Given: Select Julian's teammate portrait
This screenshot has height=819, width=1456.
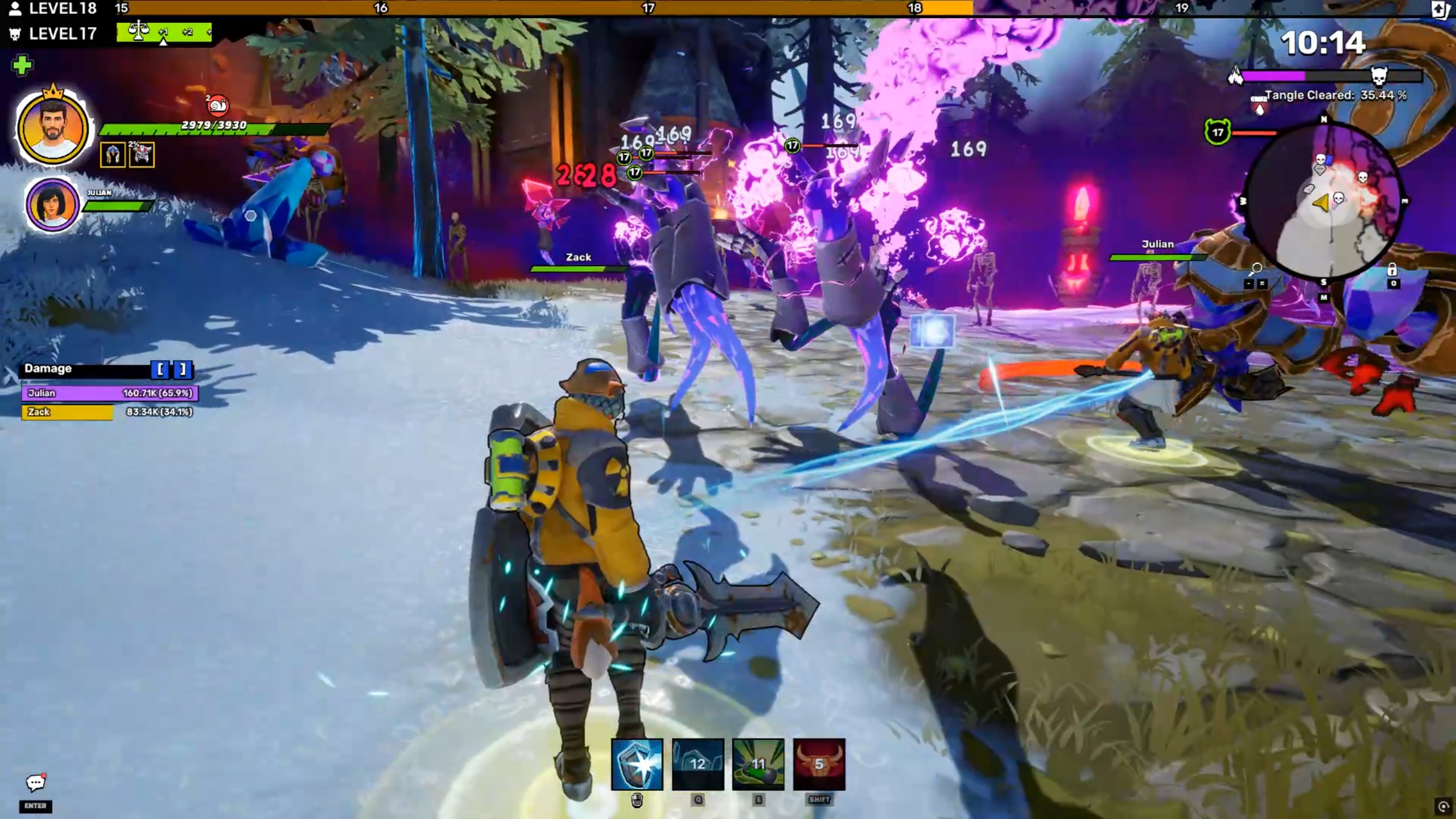Looking at the screenshot, I should pos(52,204).
